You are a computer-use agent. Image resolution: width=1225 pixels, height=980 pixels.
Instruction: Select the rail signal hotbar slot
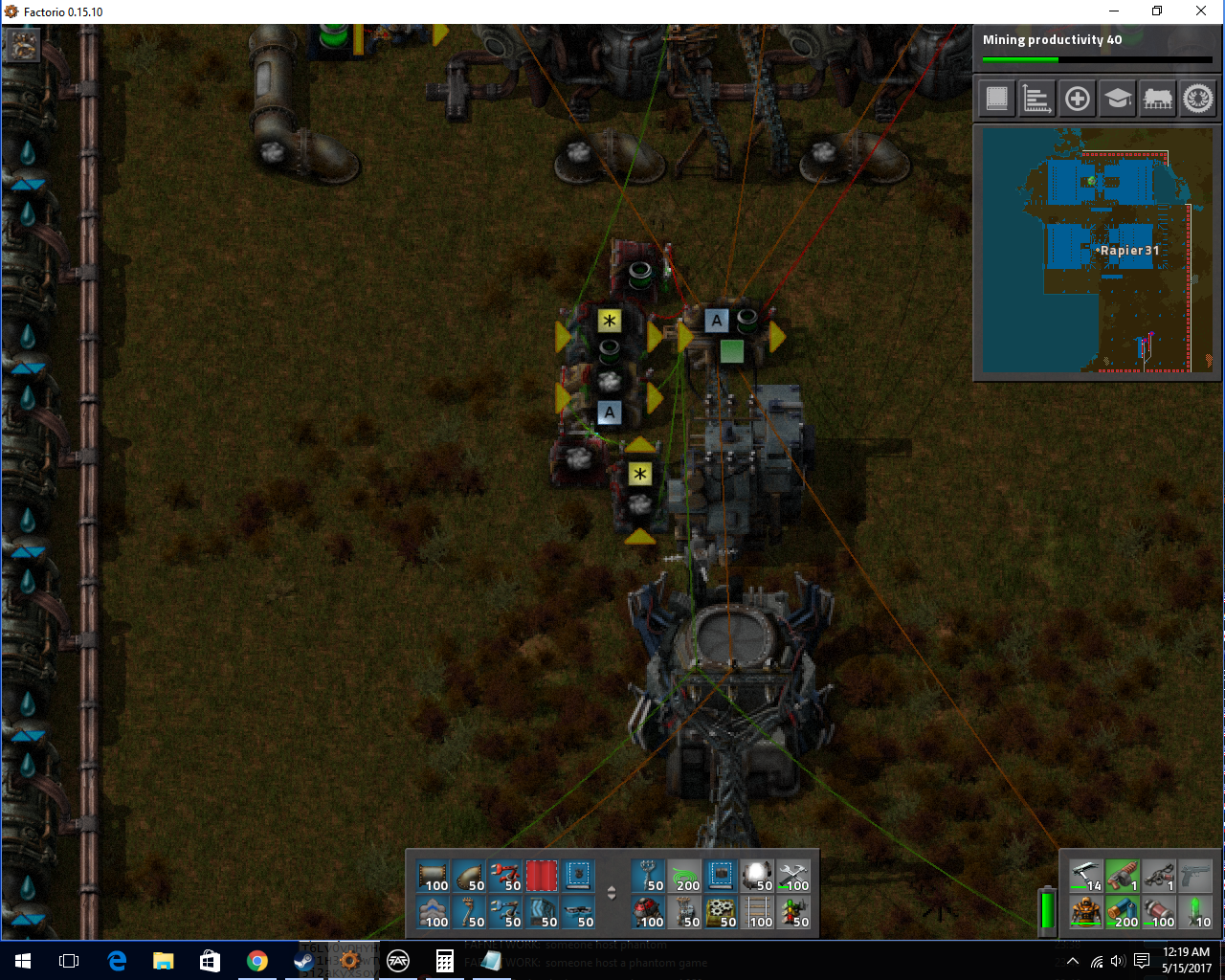point(795,912)
